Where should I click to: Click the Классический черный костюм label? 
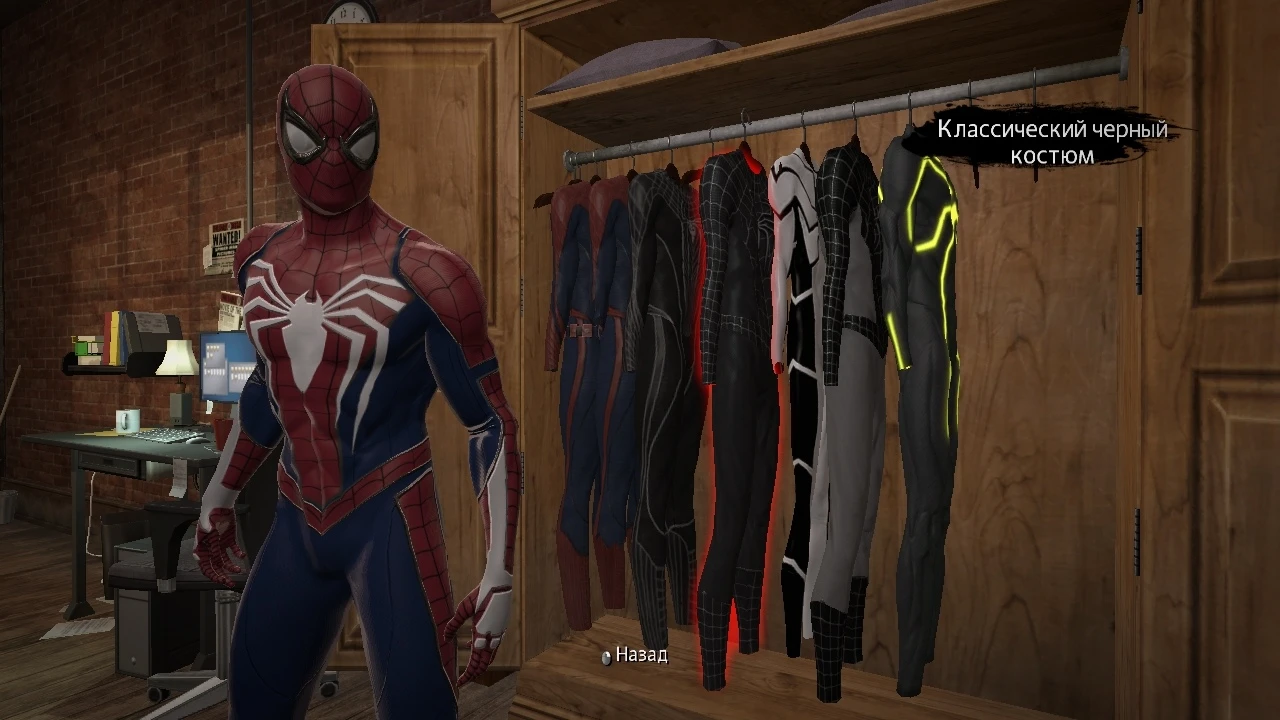pos(1052,142)
